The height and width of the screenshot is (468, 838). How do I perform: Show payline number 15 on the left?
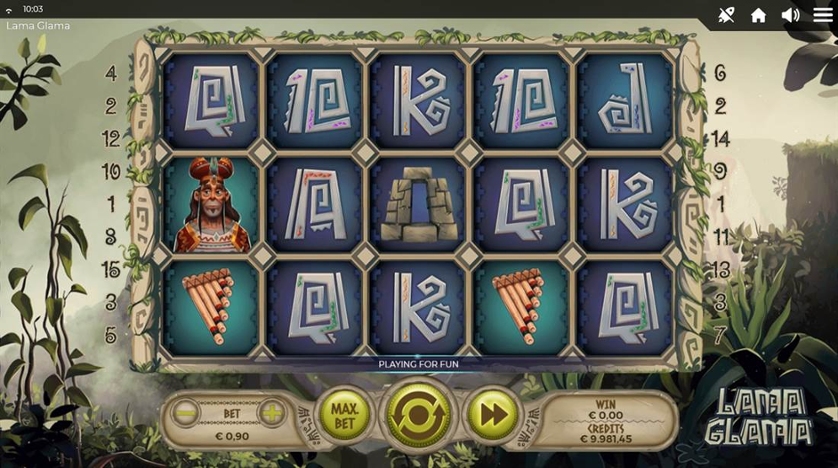pyautogui.click(x=111, y=269)
